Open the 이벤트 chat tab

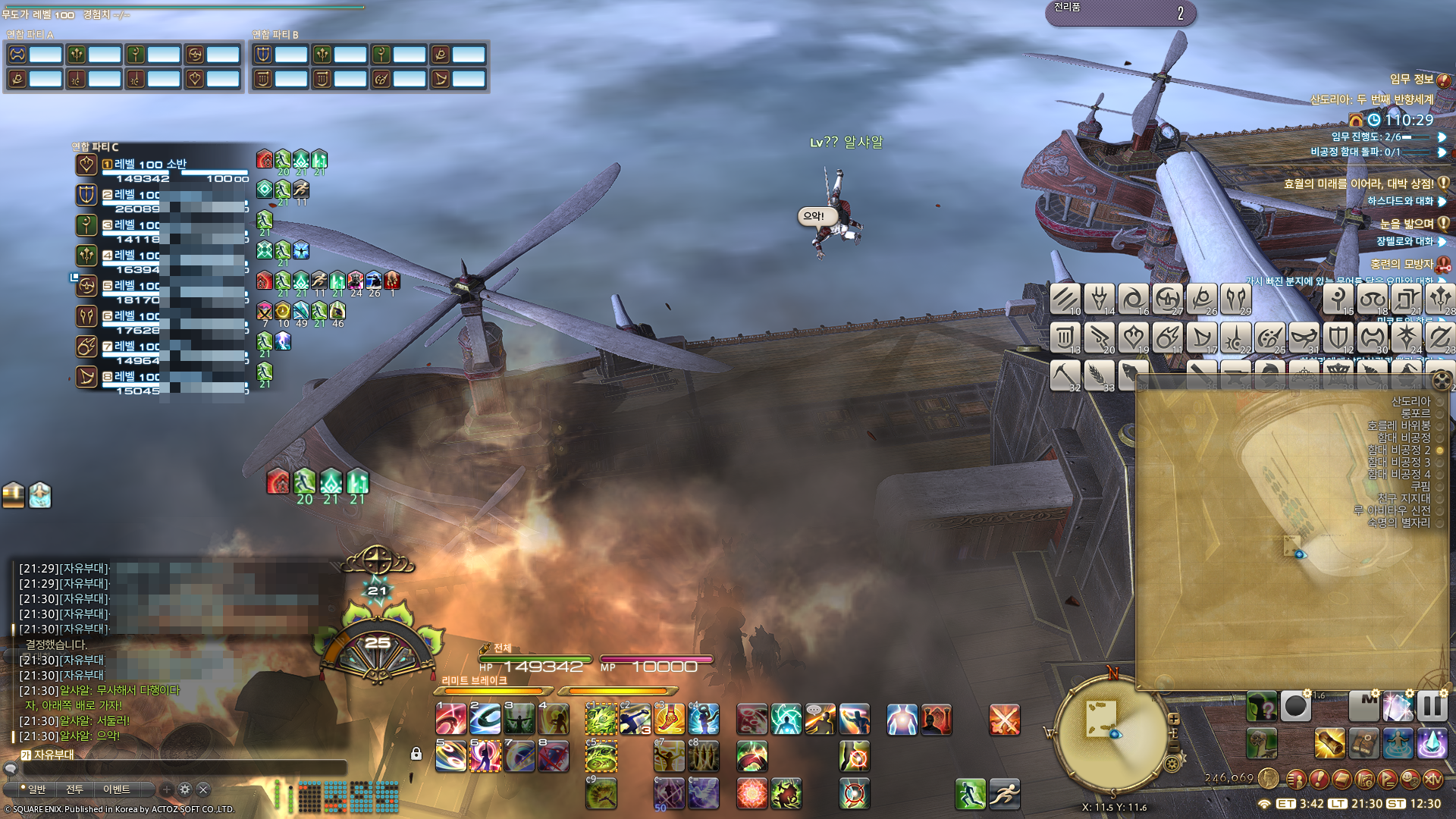[x=117, y=789]
